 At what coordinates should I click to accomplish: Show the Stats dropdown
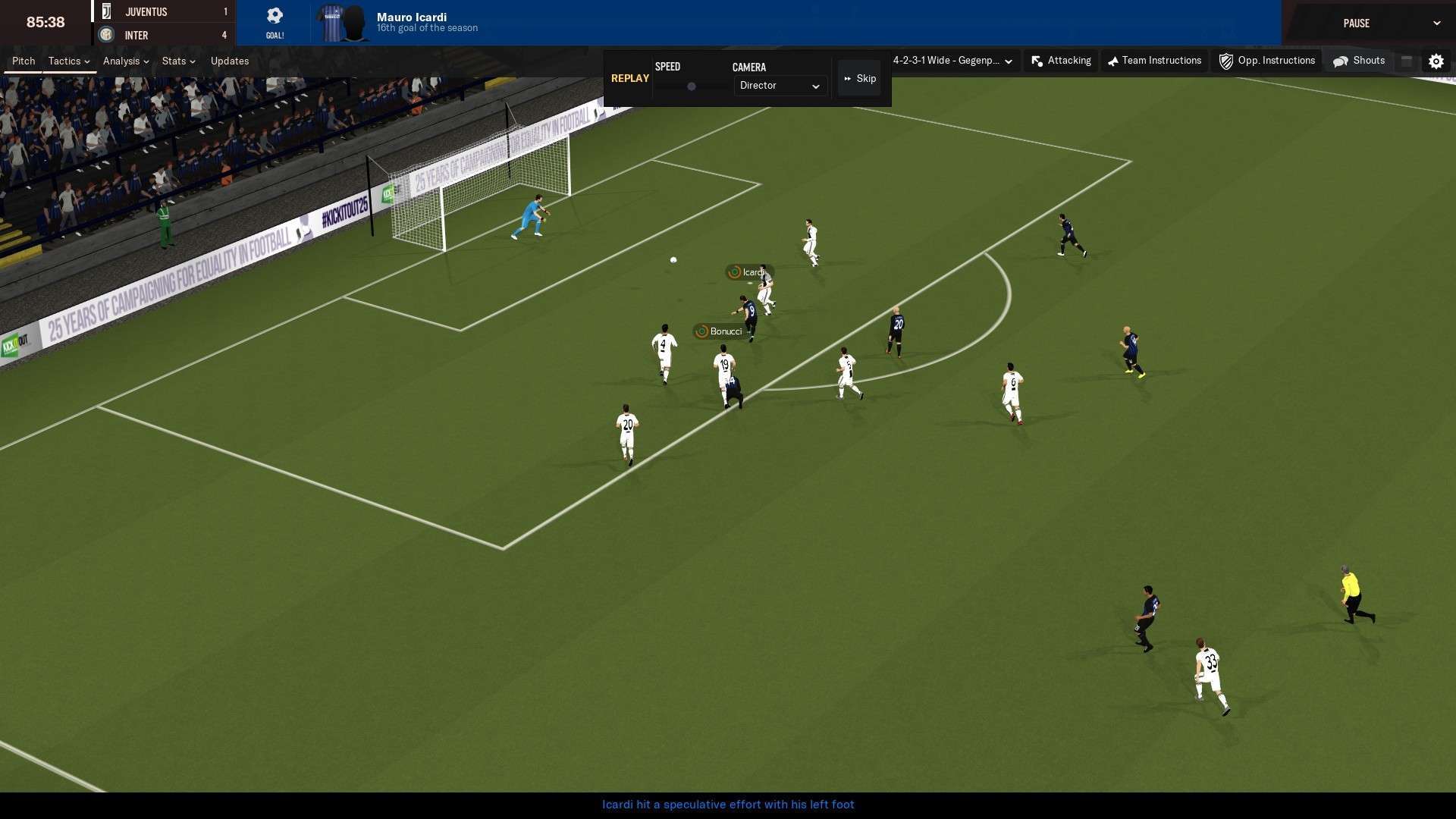[x=178, y=61]
